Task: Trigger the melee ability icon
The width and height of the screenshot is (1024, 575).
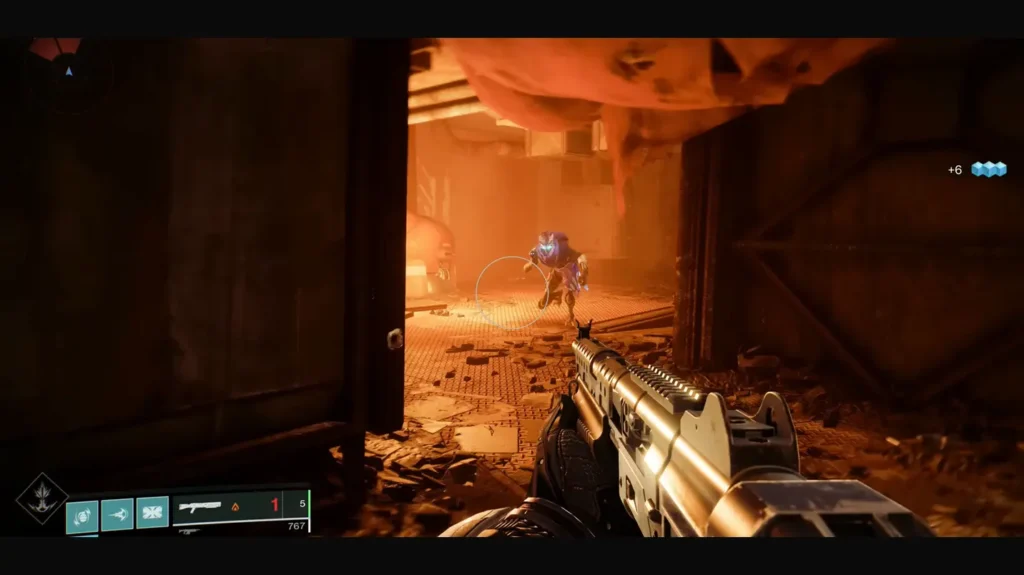Action: (117, 515)
